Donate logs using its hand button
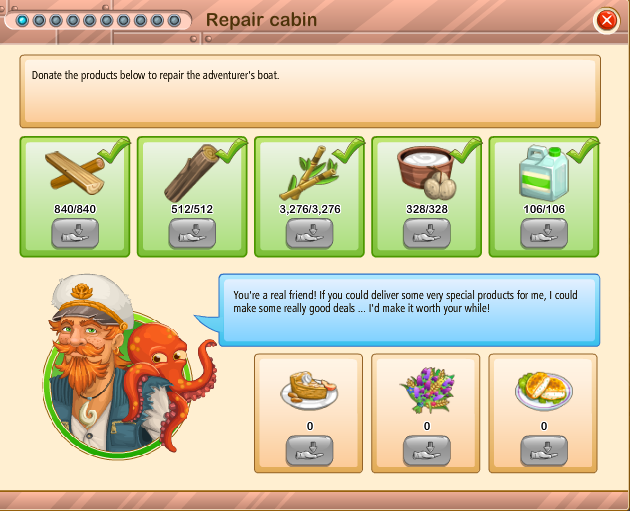This screenshot has width=630, height=511. (192, 232)
